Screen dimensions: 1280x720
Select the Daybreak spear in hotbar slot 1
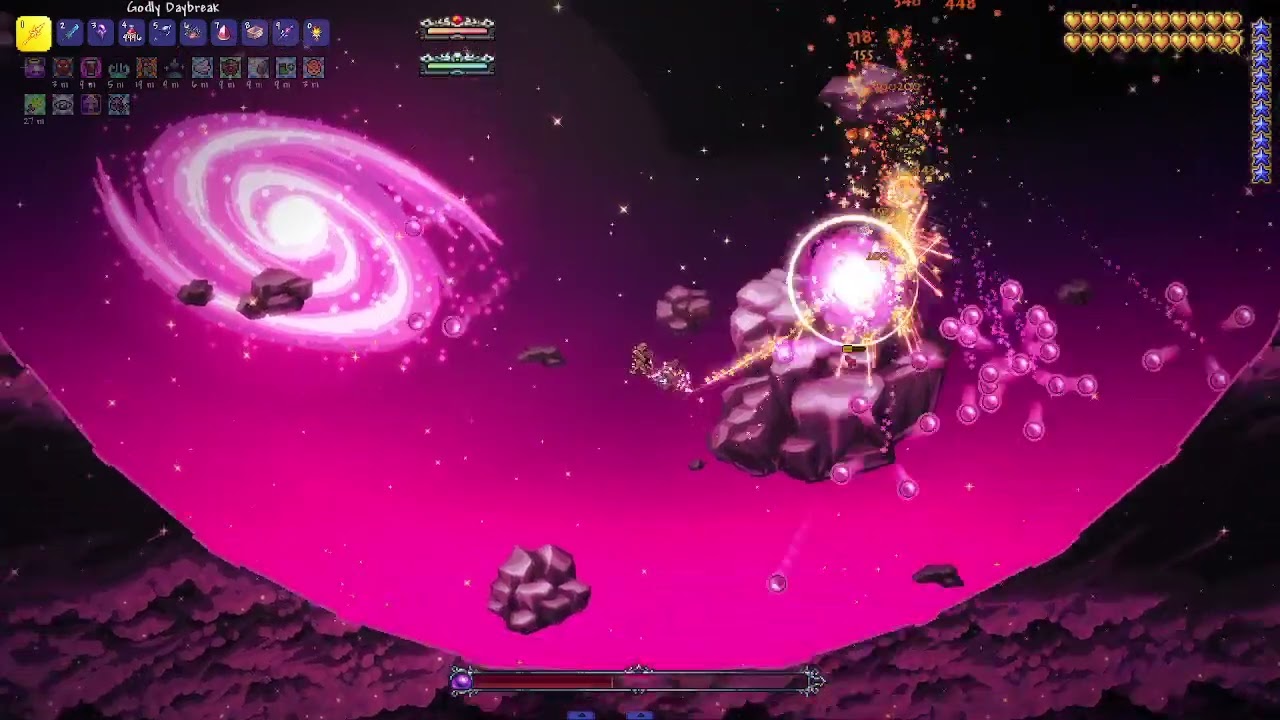coord(34,33)
